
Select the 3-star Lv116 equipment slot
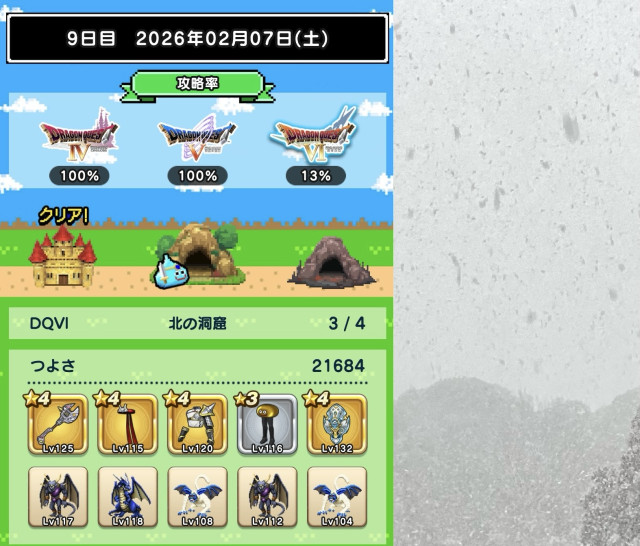coord(267,425)
